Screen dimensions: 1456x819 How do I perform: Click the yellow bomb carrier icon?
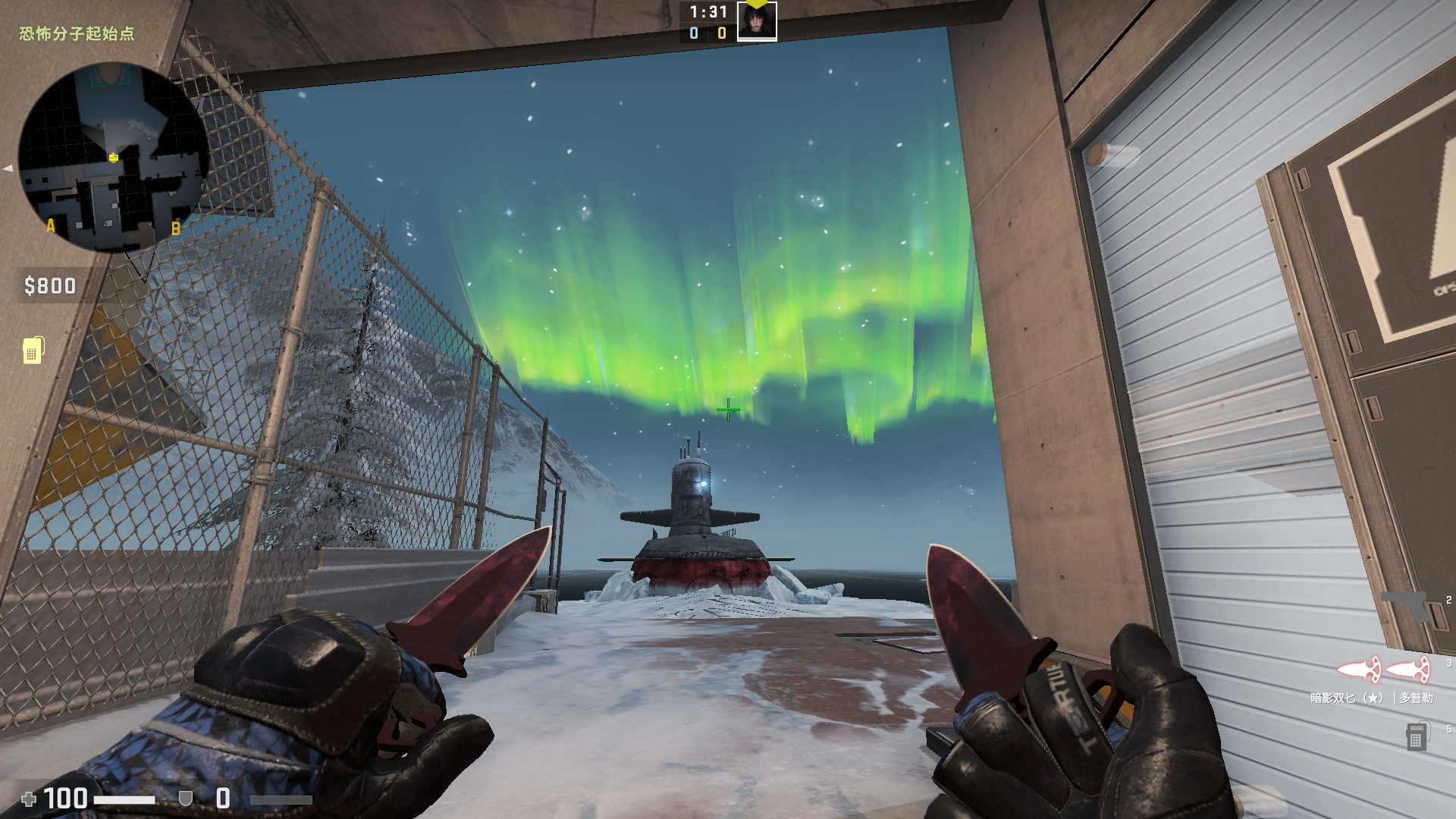pyautogui.click(x=33, y=350)
